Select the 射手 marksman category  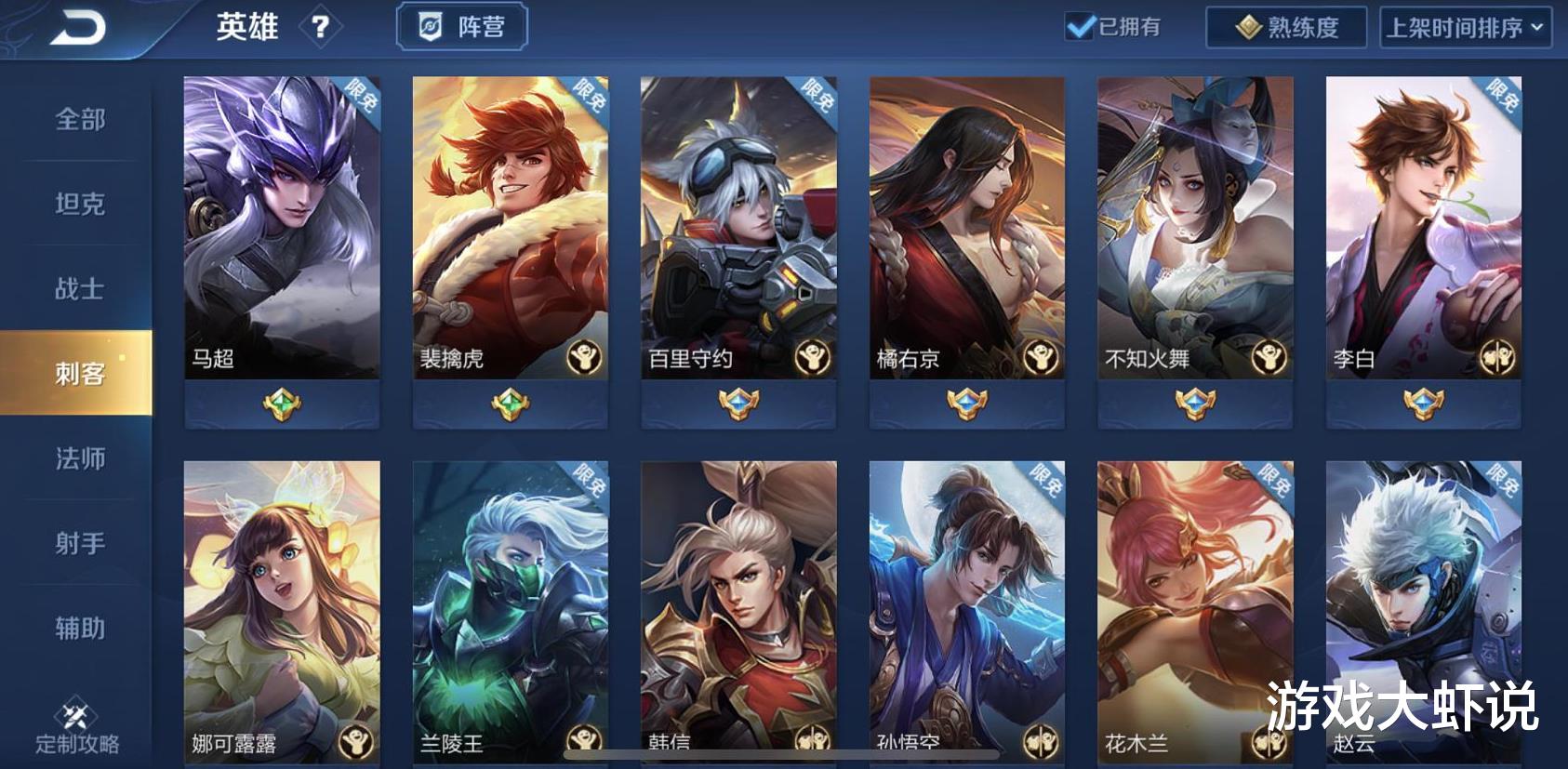80,542
